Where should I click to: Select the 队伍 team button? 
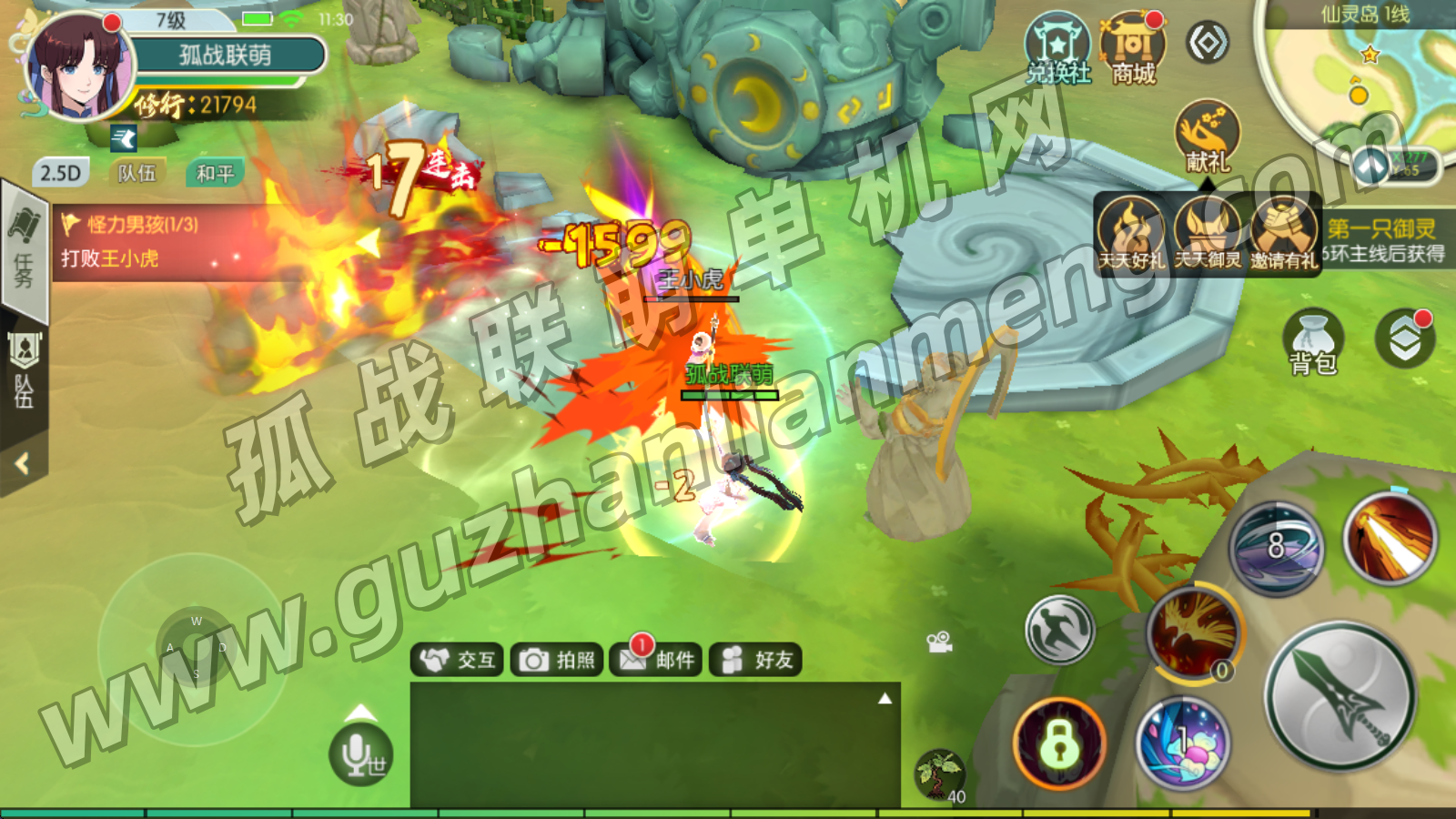point(137,173)
